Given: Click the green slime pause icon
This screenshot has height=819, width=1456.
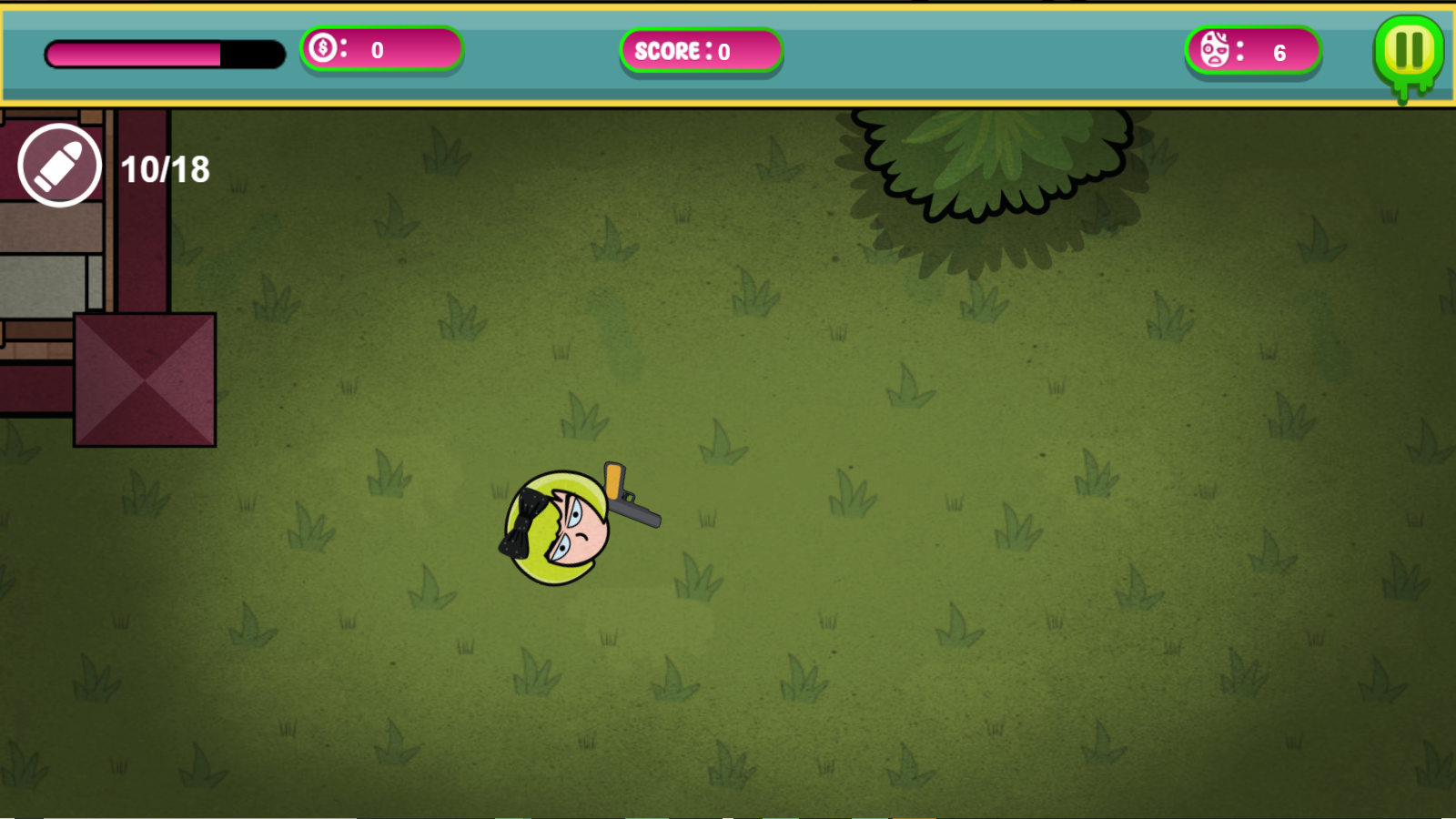Looking at the screenshot, I should (1407, 52).
